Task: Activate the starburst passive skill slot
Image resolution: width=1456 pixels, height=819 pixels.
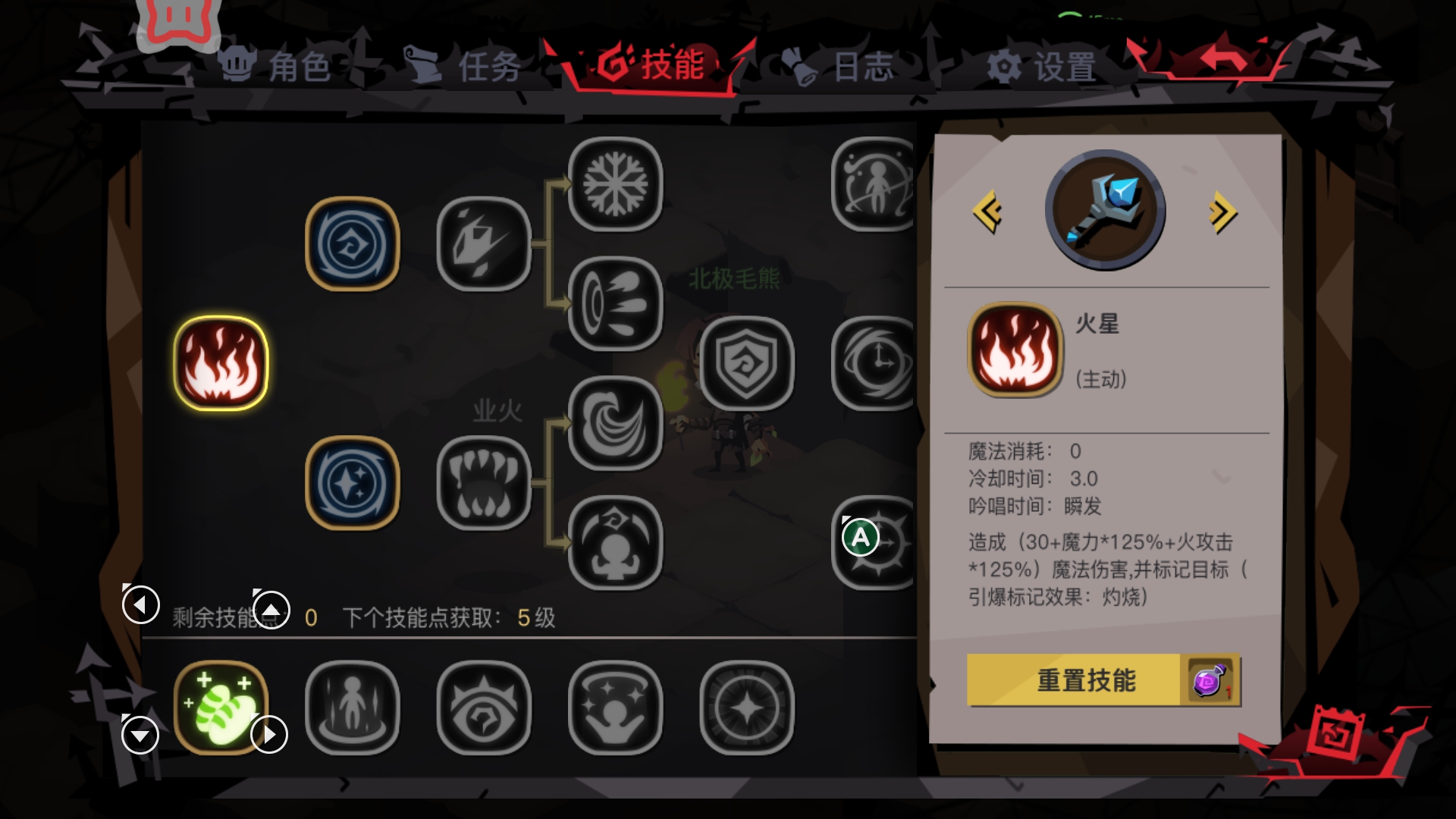Action: (x=748, y=709)
